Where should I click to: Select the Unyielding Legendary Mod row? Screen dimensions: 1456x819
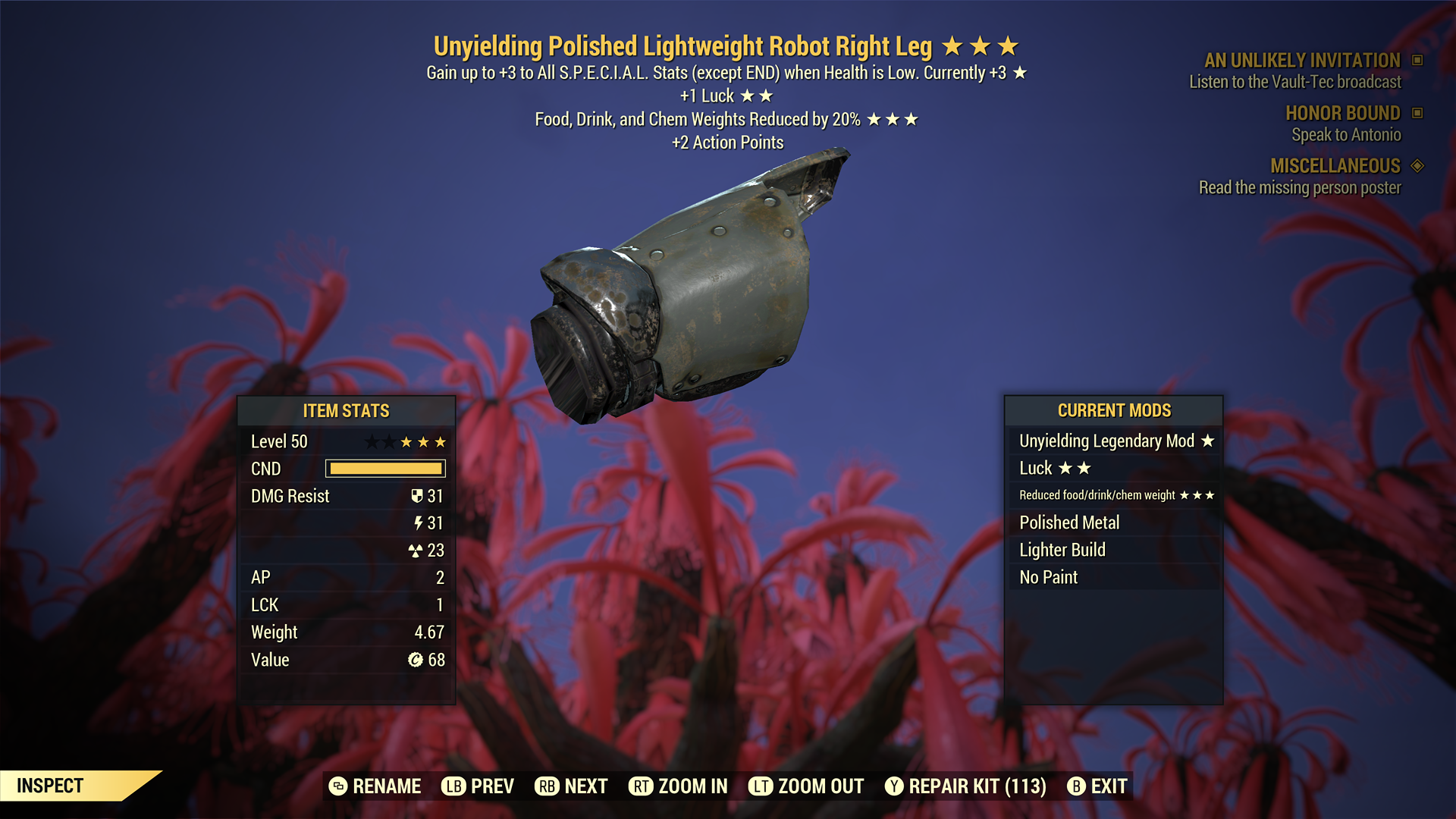click(1114, 441)
